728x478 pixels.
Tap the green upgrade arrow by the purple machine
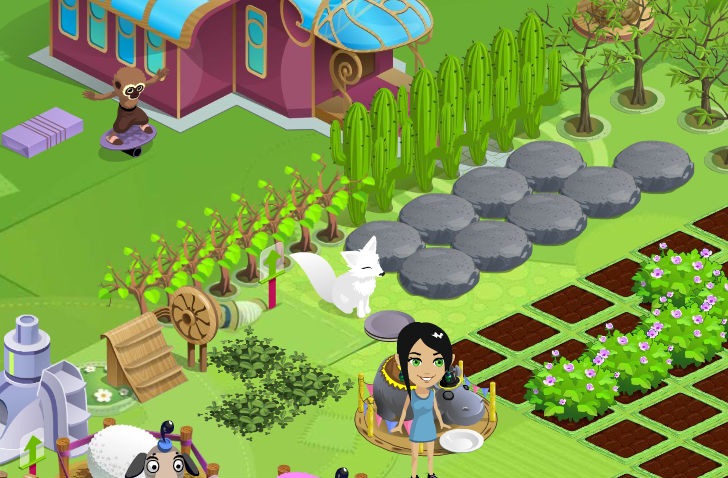[33, 452]
